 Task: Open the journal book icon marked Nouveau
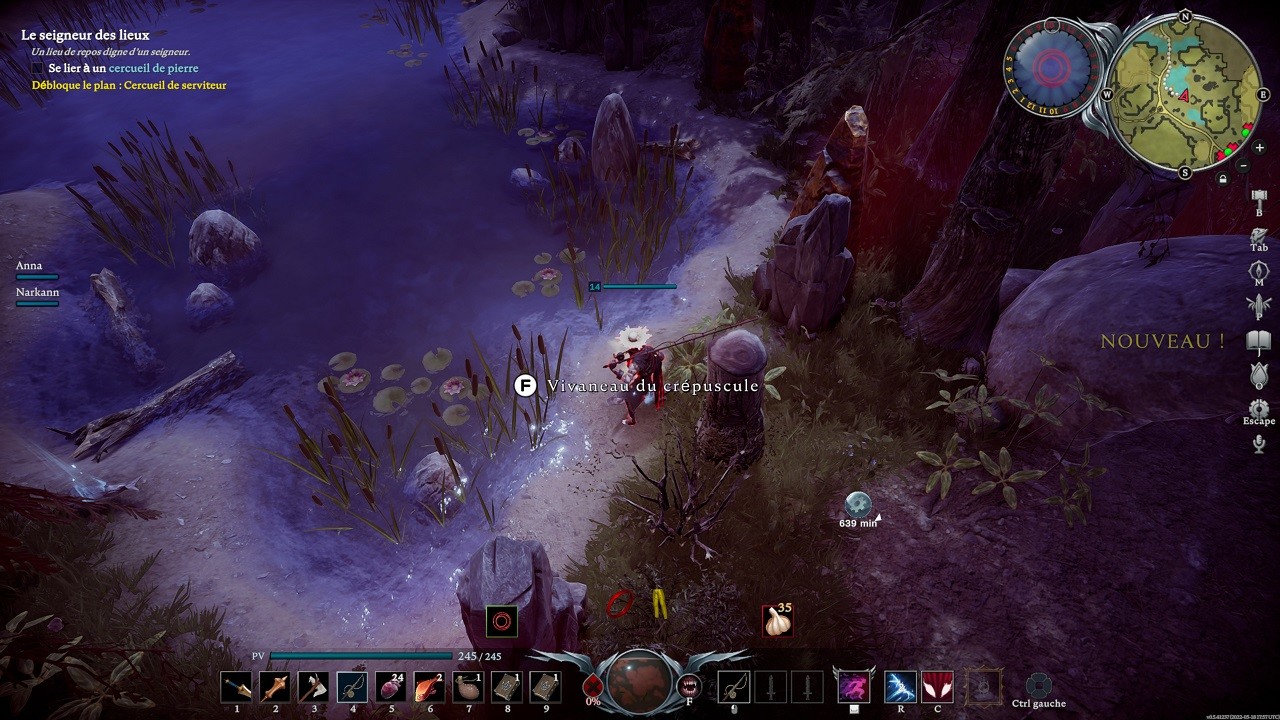[1258, 342]
